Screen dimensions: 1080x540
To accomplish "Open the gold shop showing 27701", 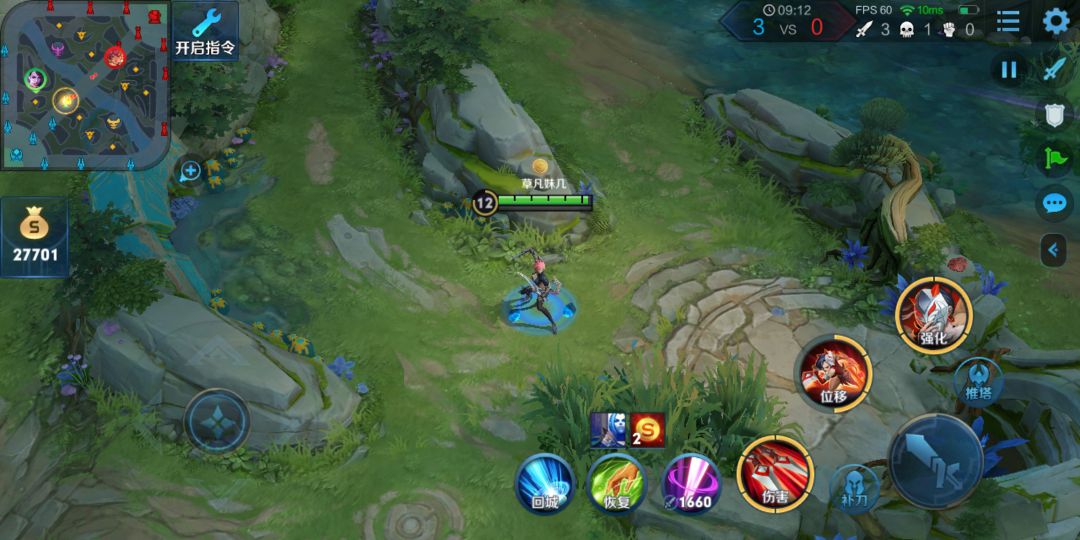I will click(x=35, y=237).
